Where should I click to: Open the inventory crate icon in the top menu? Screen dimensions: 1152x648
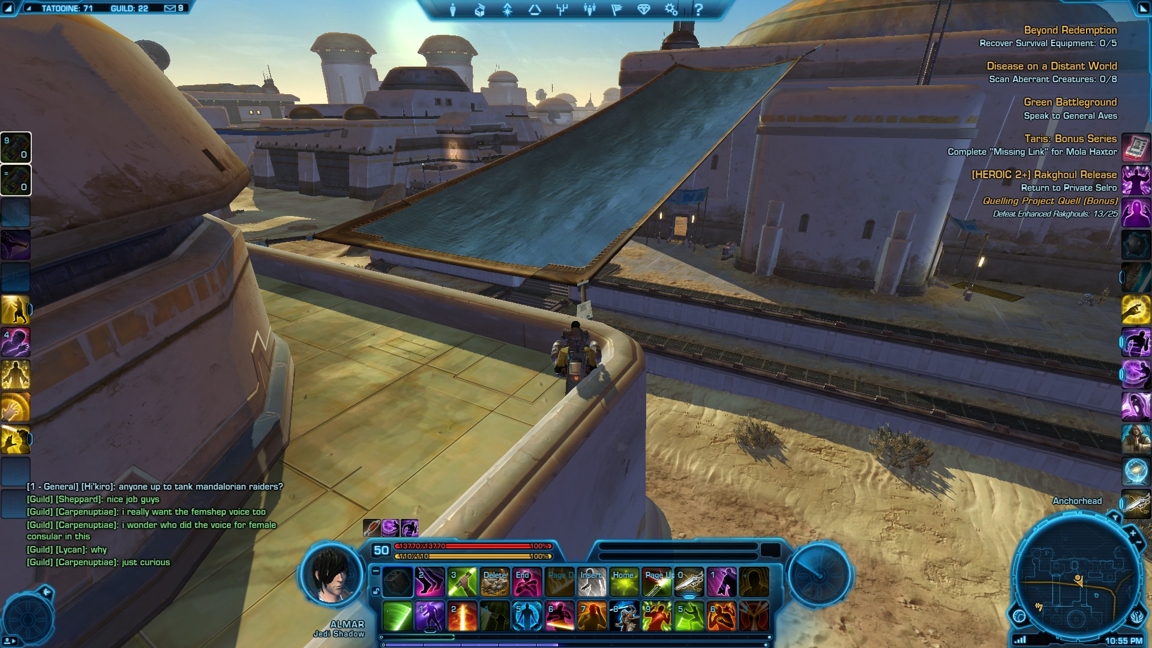pos(480,10)
